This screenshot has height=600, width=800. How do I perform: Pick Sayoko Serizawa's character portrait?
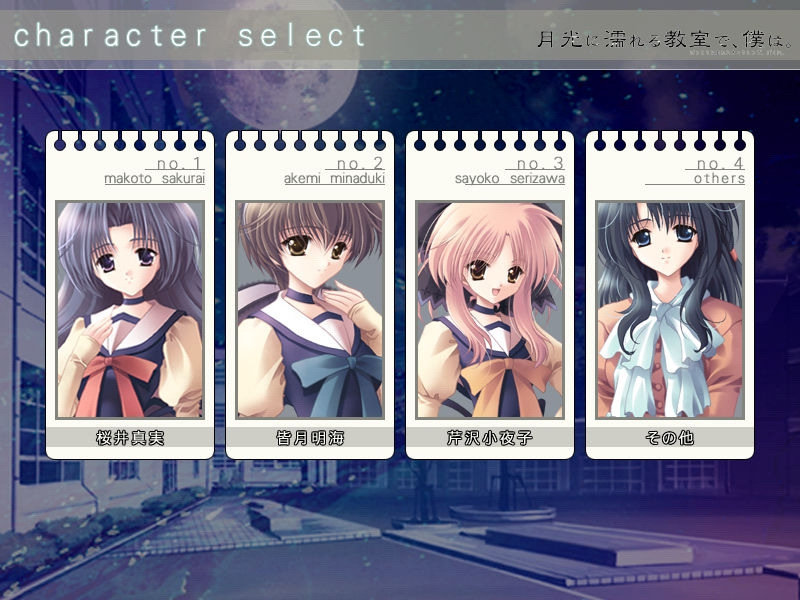click(x=490, y=310)
